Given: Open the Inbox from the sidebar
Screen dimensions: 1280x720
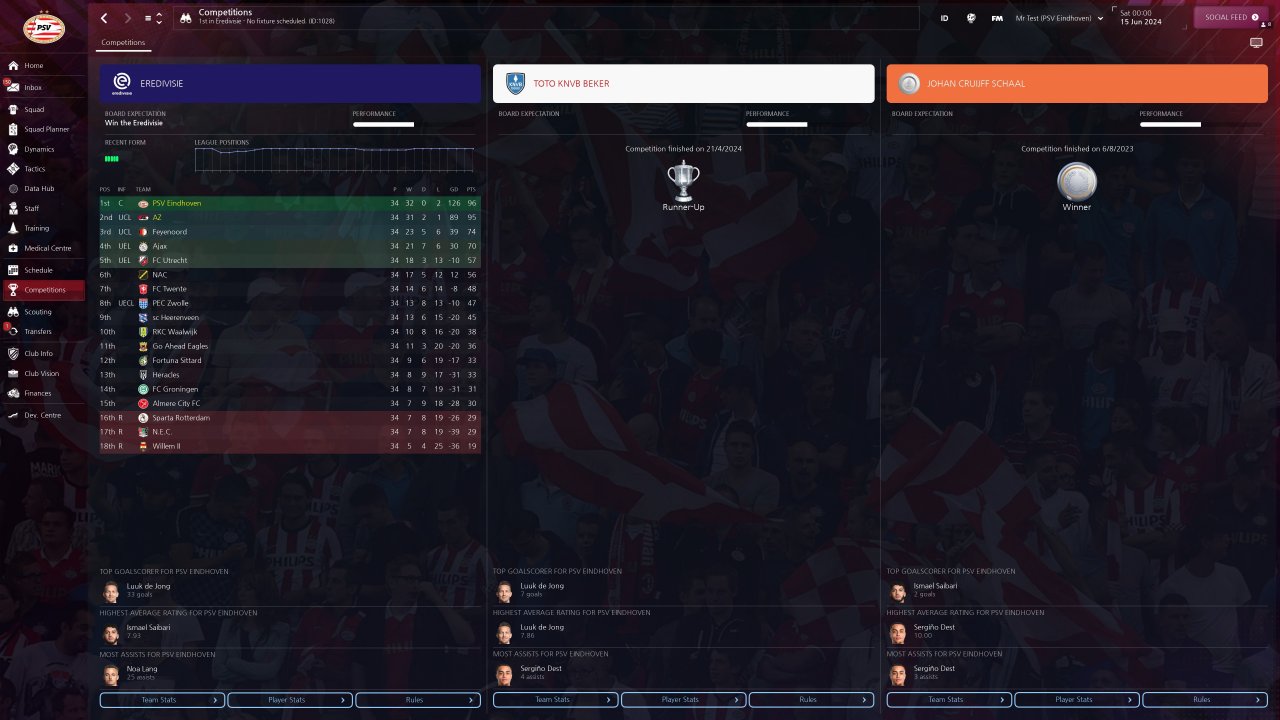Looking at the screenshot, I should tap(33, 88).
